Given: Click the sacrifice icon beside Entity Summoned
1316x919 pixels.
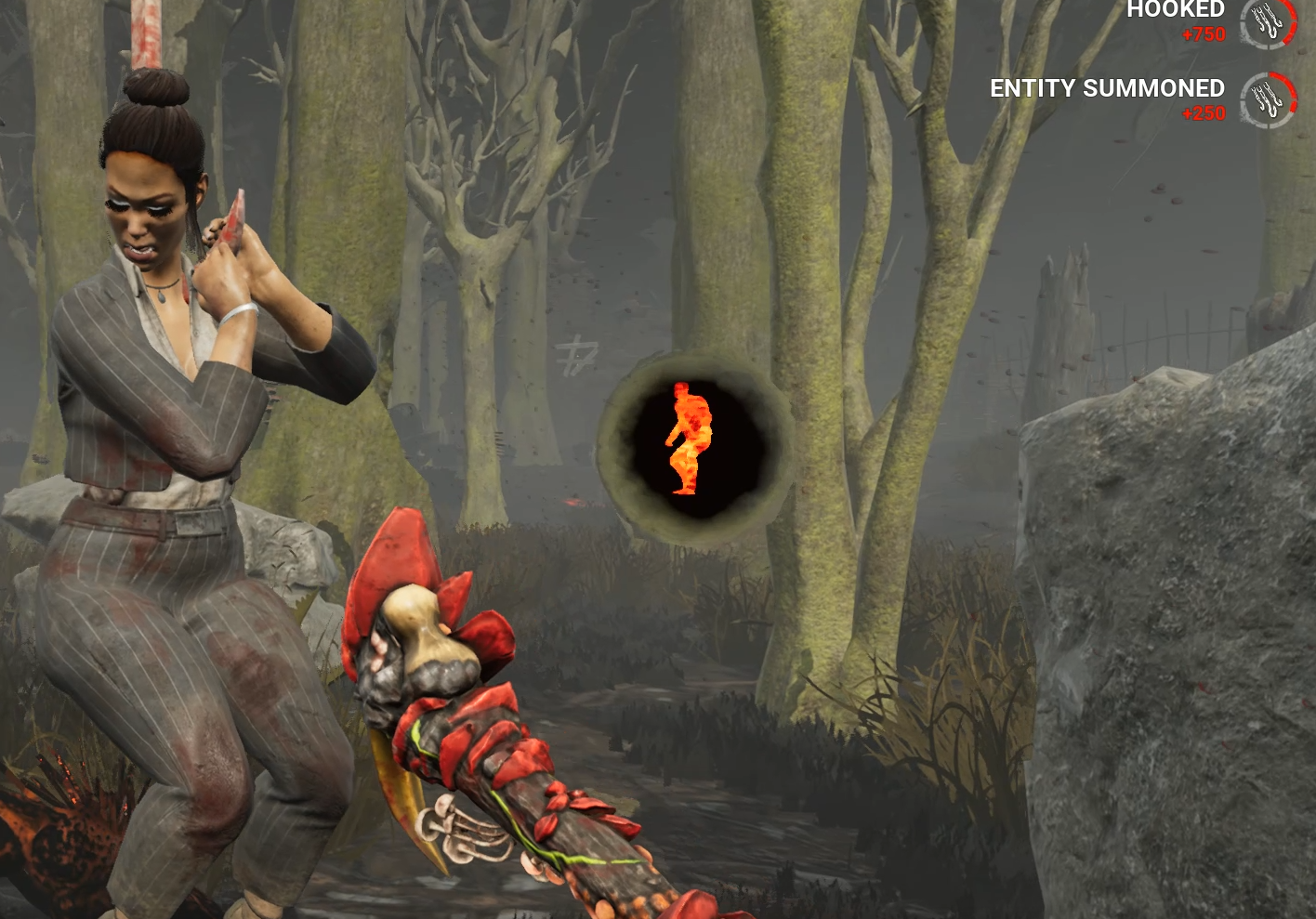Looking at the screenshot, I should [1269, 99].
